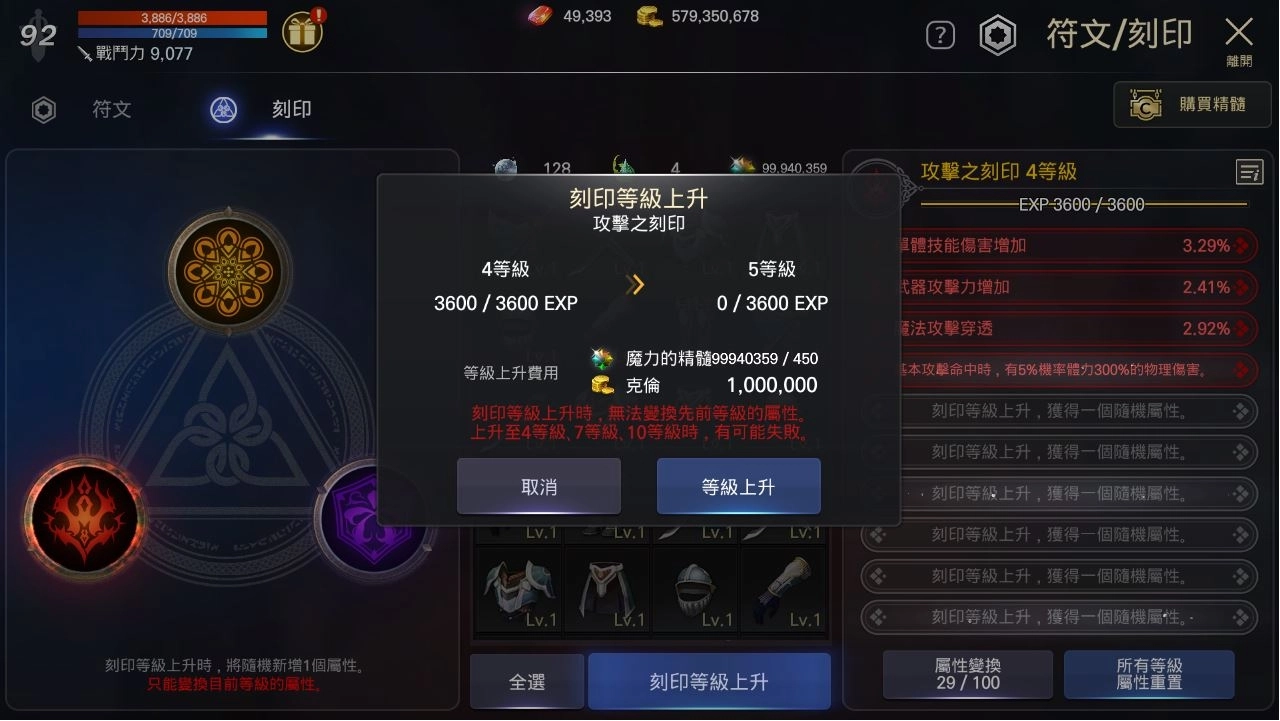Click the gold Klun currency icon
1280x721 pixels.
[x=646, y=16]
